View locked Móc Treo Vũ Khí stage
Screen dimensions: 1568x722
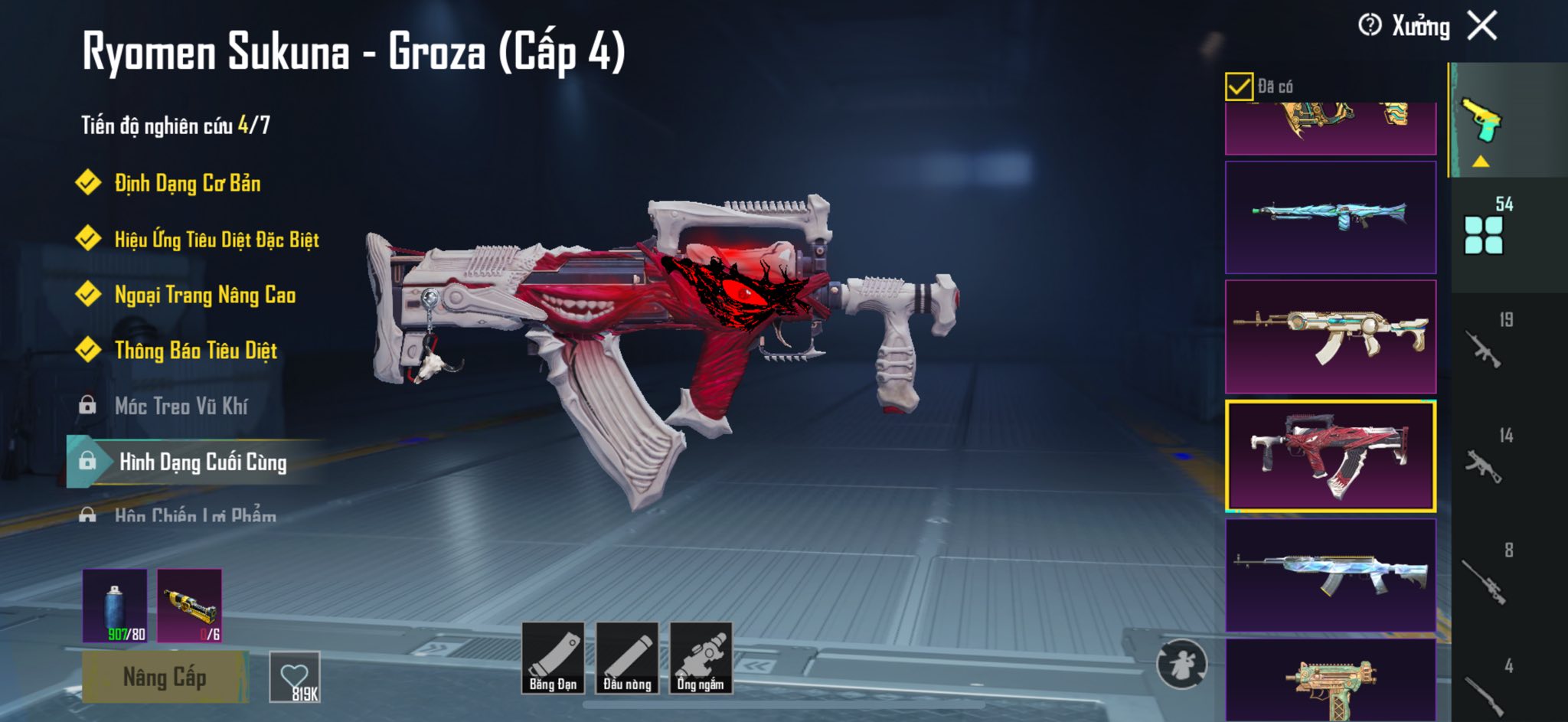[x=181, y=406]
